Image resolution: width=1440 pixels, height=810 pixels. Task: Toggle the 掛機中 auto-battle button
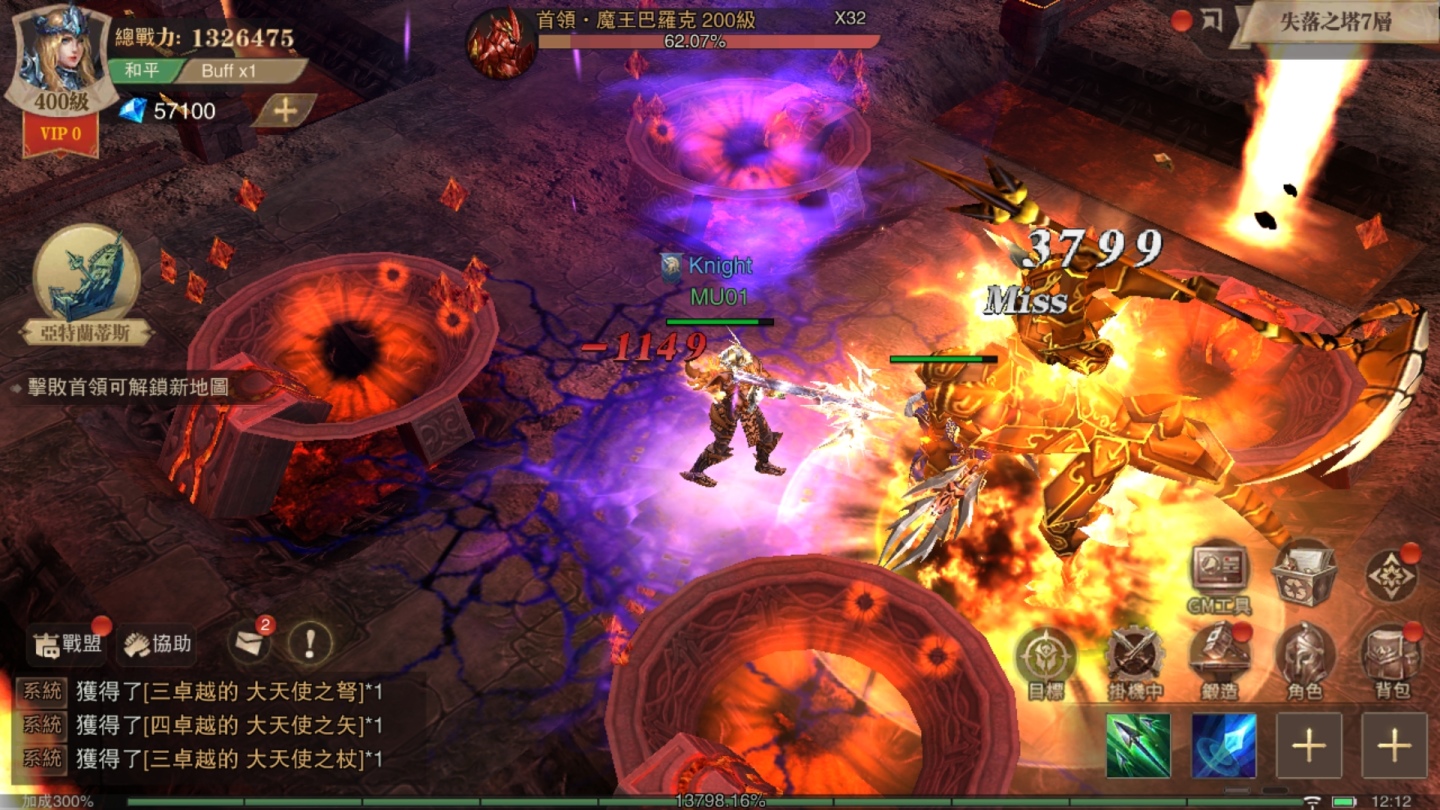1134,662
